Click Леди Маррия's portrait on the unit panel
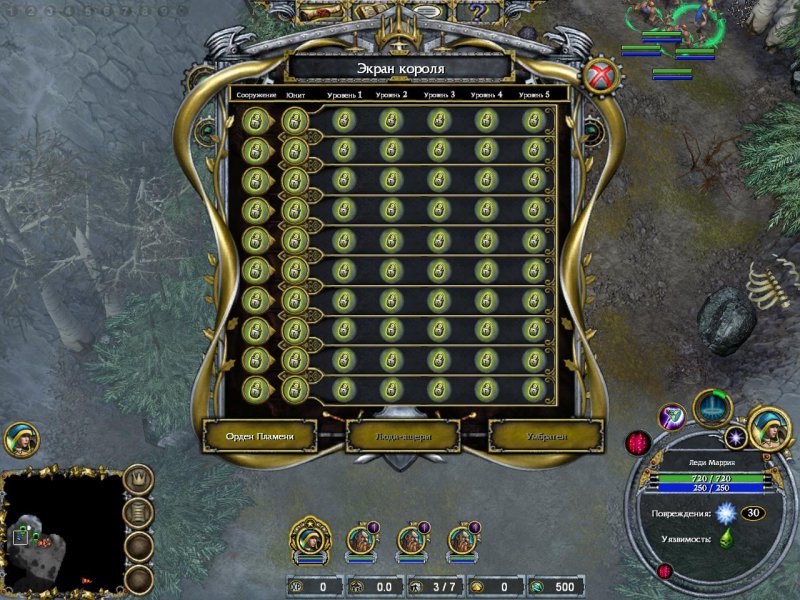Viewport: 800px width, 600px height. 771,427
